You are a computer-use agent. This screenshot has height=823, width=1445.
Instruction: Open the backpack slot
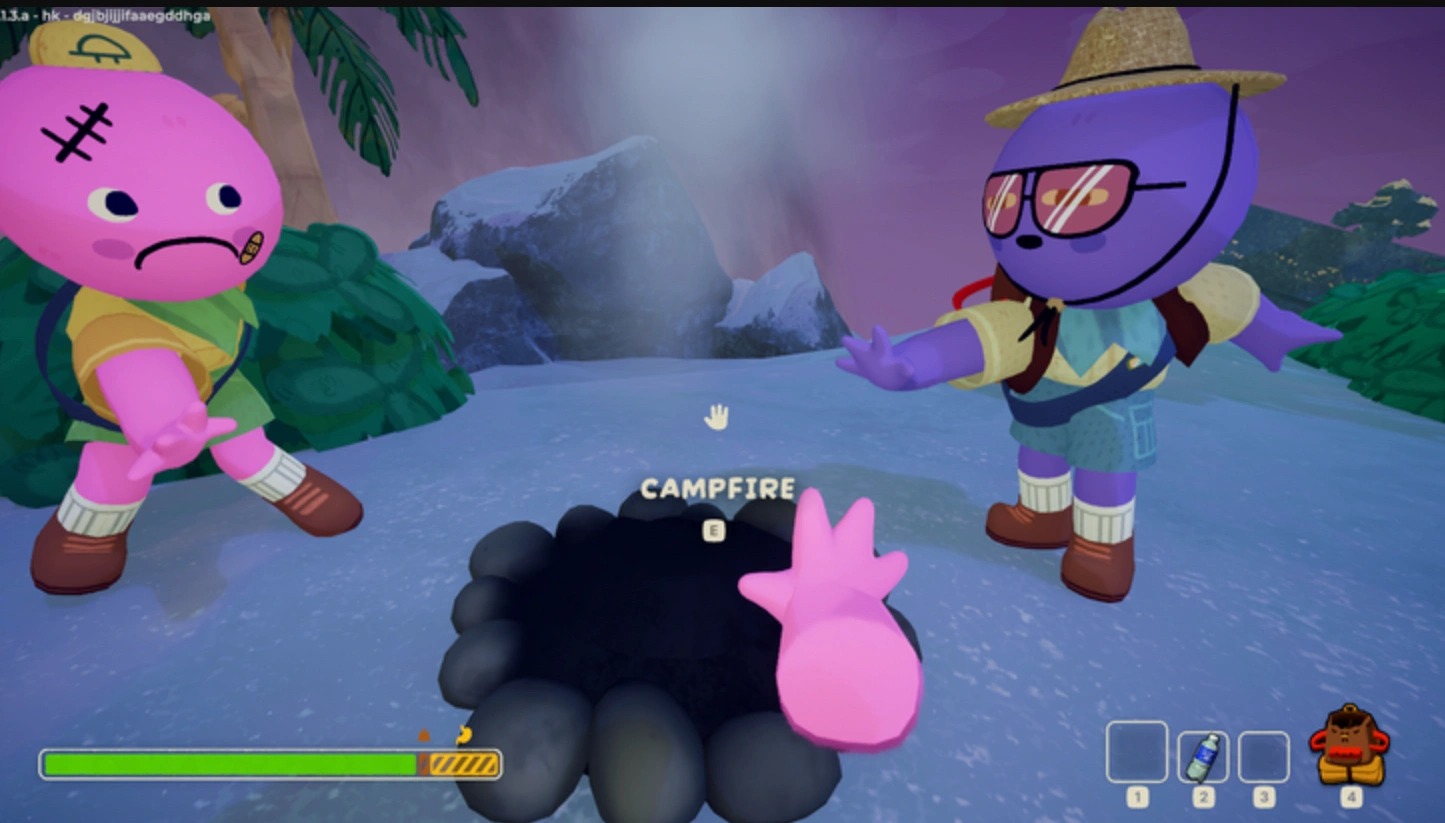pos(1350,746)
